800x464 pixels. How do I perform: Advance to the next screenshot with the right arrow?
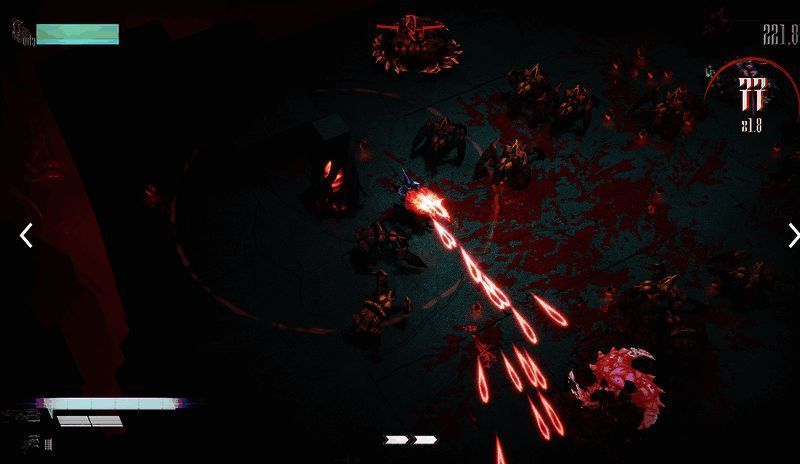click(793, 236)
